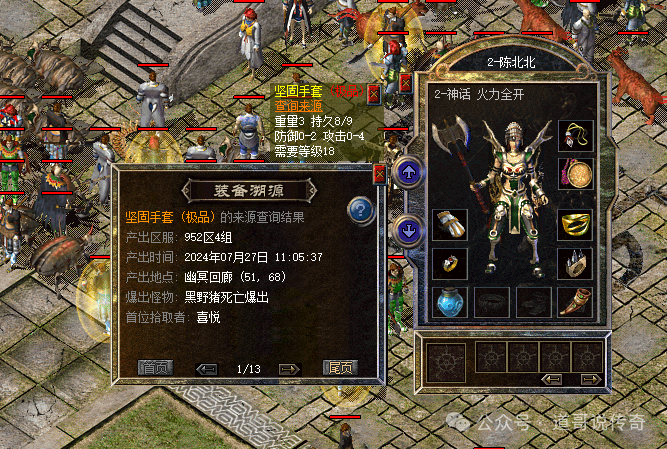Screen dimensions: 667x449
Task: Open the blue question mark help
Action: click(x=360, y=210)
